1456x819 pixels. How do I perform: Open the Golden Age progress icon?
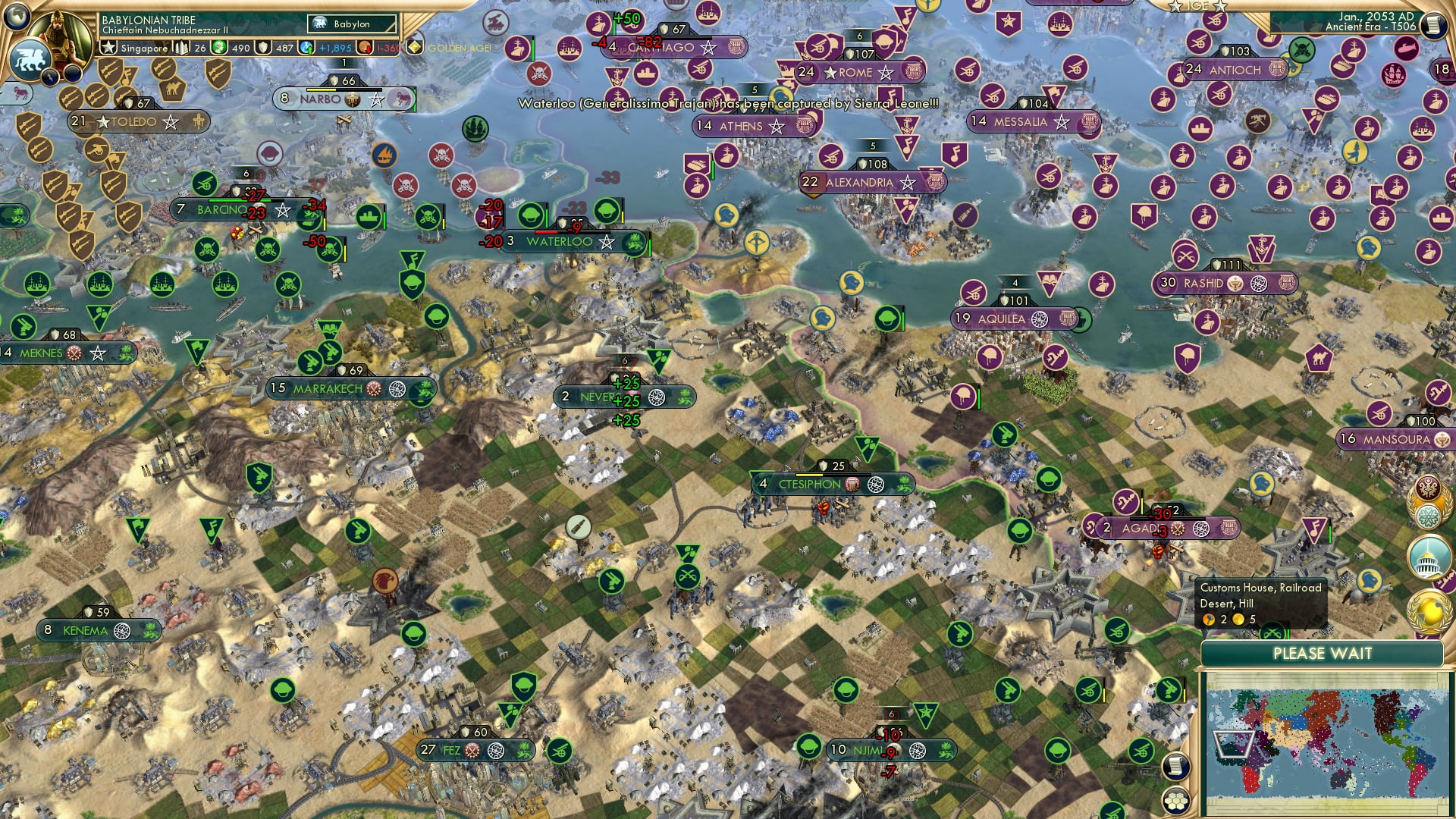(414, 47)
